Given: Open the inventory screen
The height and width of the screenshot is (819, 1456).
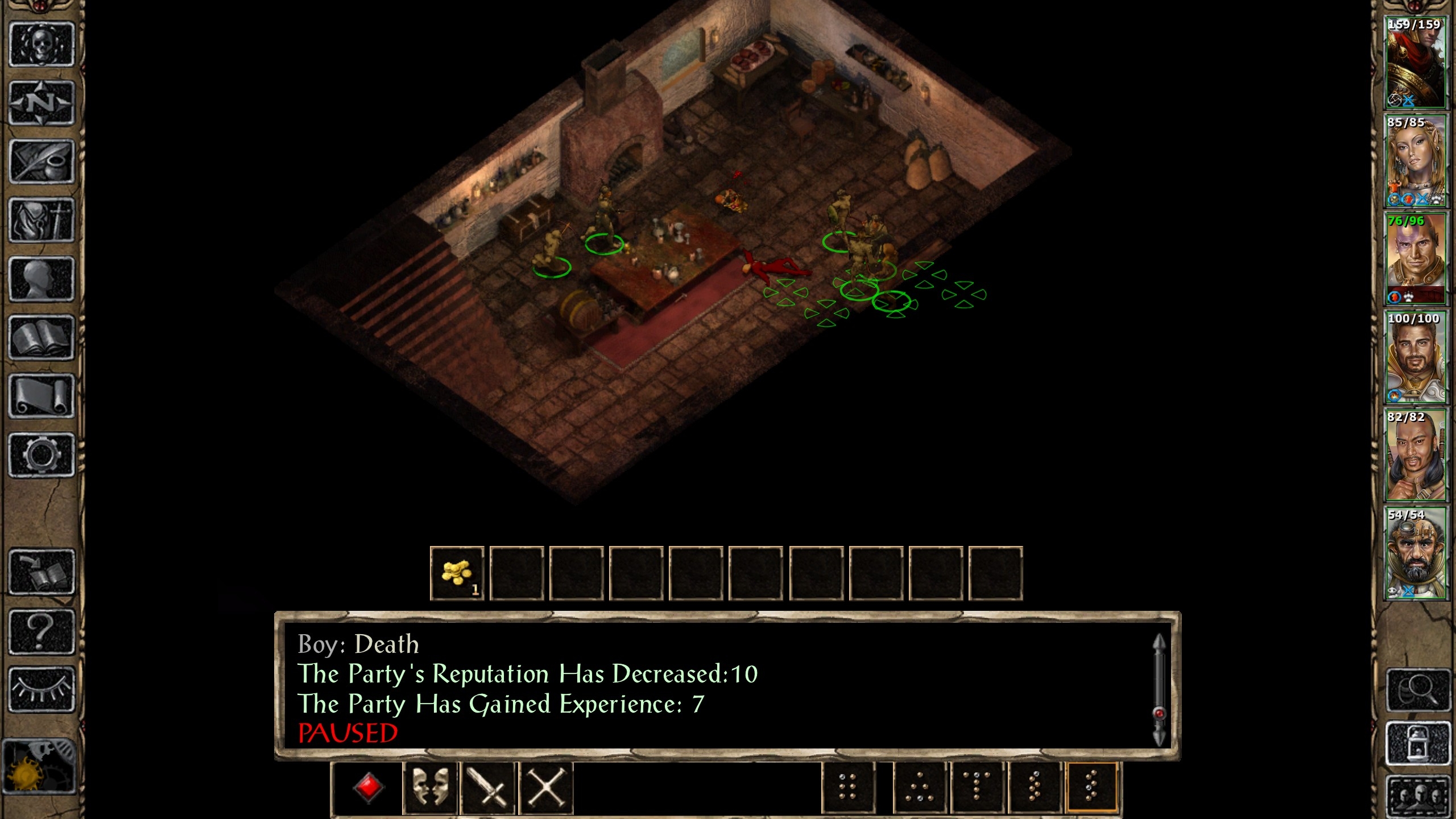Looking at the screenshot, I should coord(42,221).
